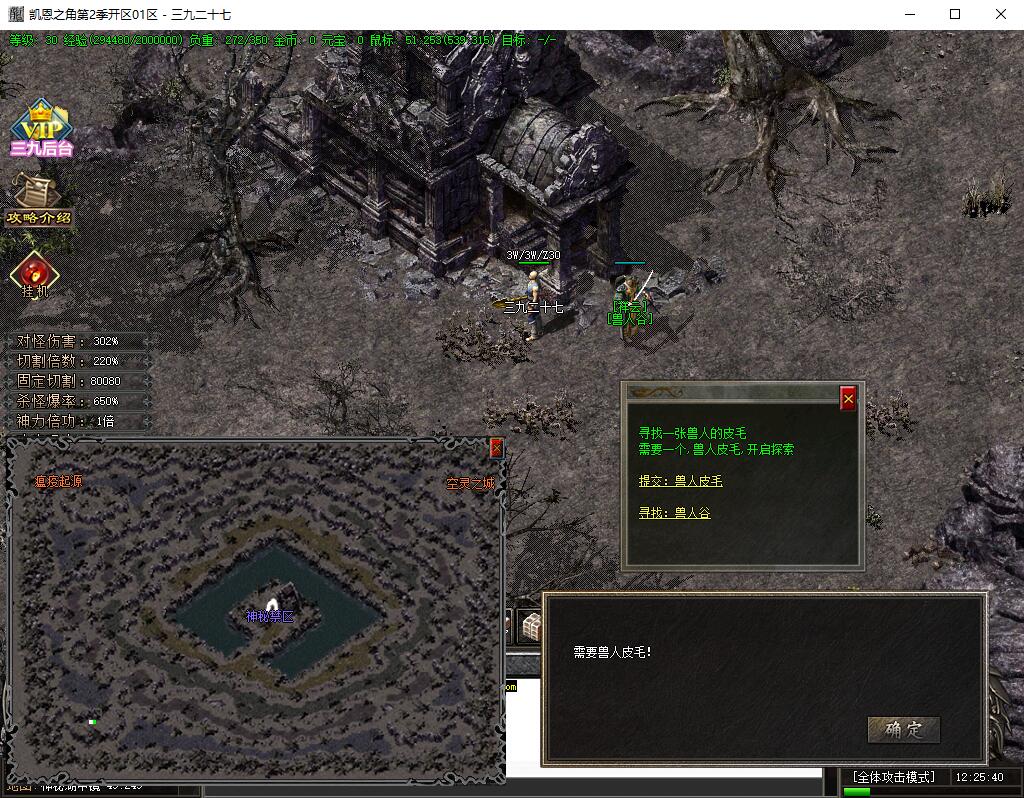1024x798 pixels.
Task: Maximize the game window
Action: tap(955, 14)
